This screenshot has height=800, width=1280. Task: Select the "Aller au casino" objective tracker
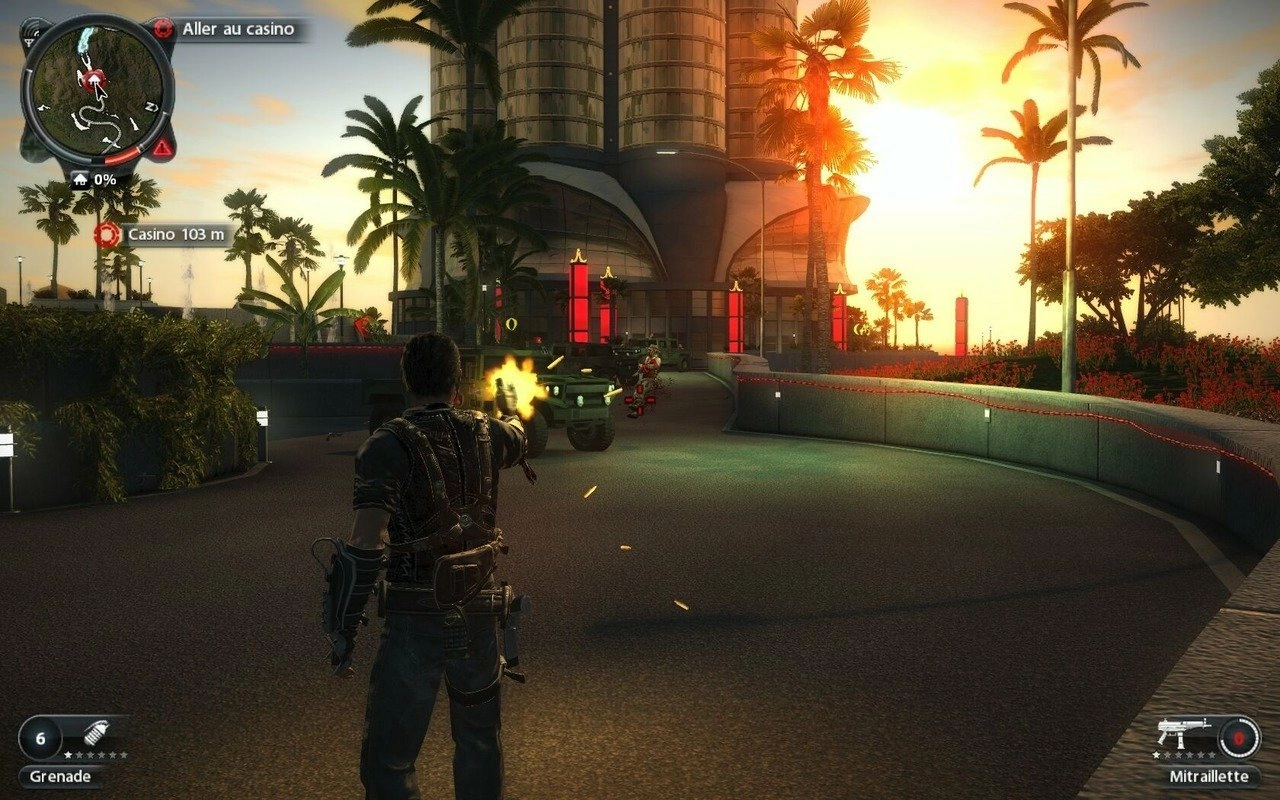point(238,29)
